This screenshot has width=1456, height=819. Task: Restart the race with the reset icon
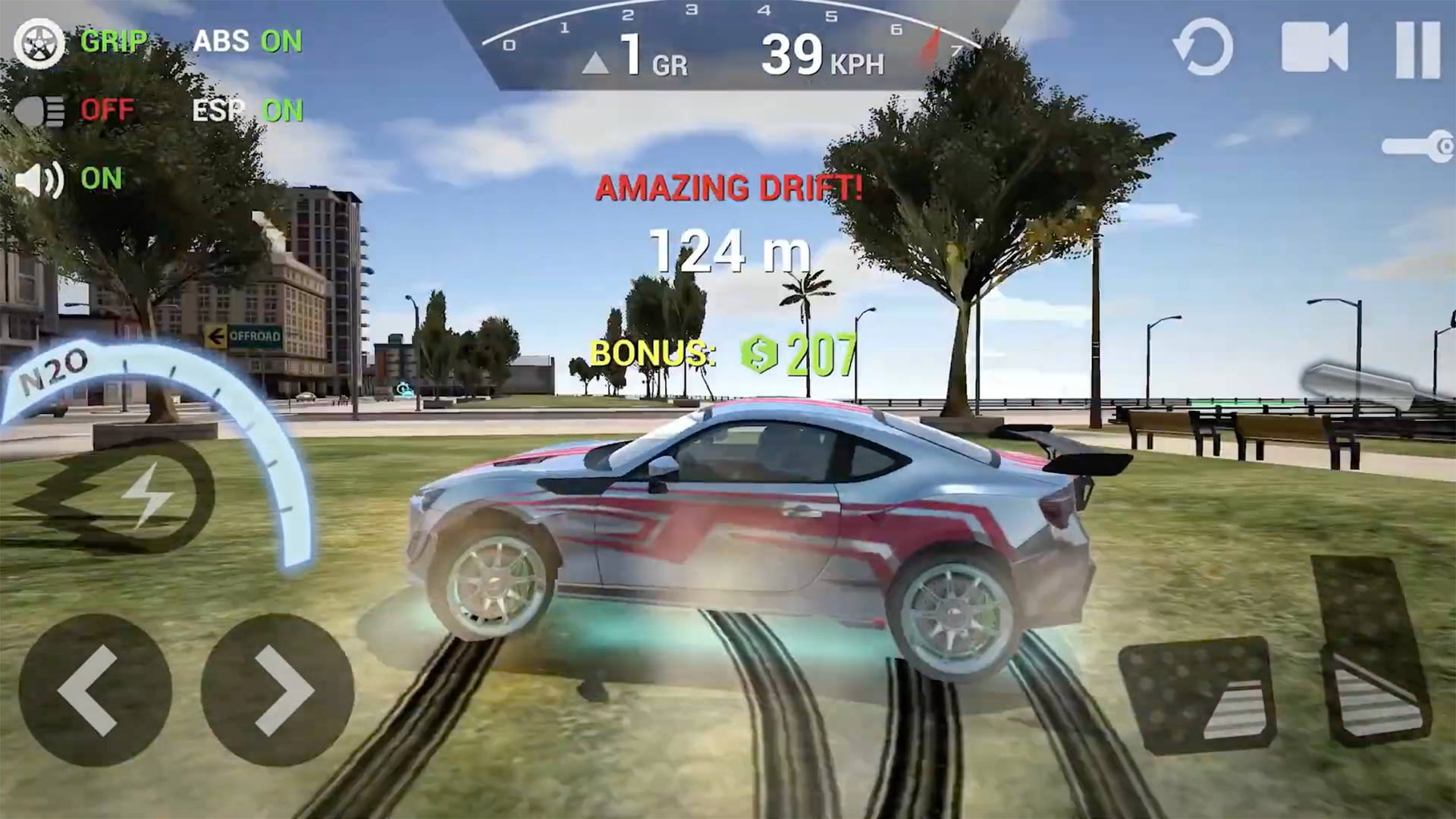(1203, 47)
